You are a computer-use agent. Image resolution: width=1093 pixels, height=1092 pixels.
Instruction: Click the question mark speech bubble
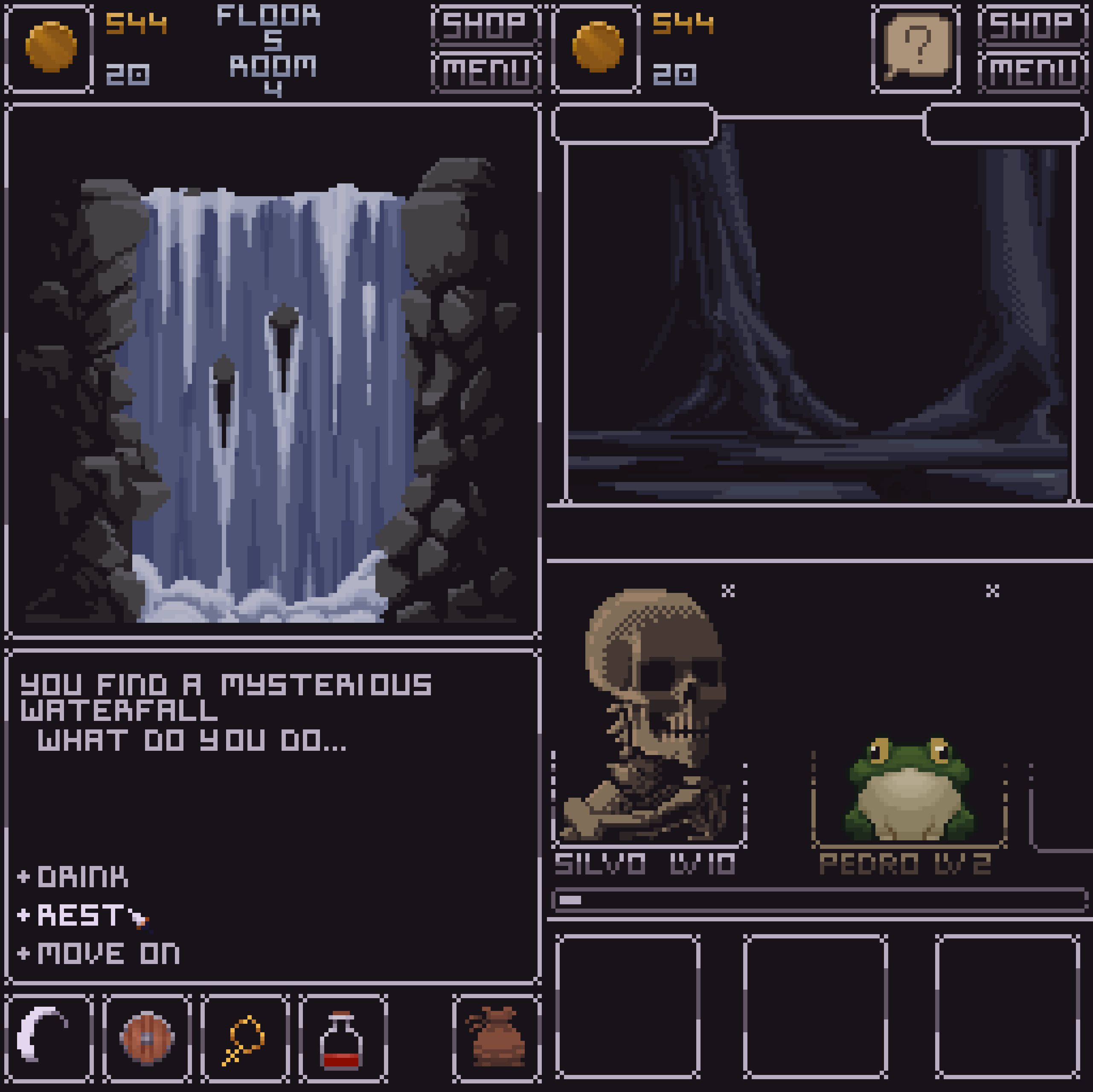click(x=916, y=47)
